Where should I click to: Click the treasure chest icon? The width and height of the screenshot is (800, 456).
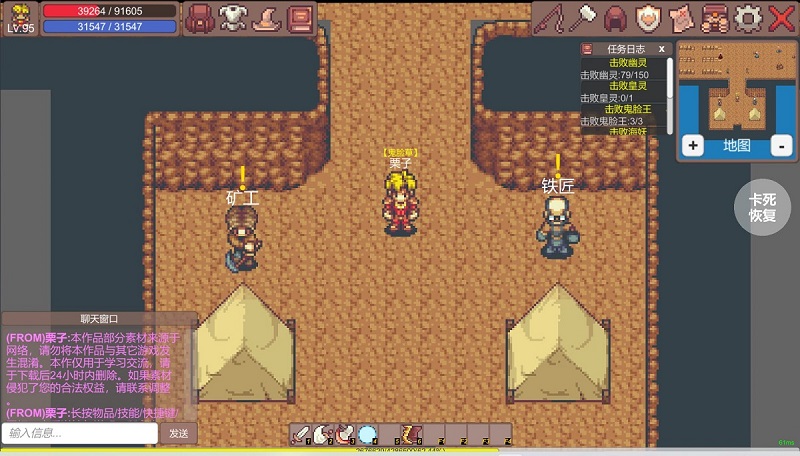tap(714, 17)
